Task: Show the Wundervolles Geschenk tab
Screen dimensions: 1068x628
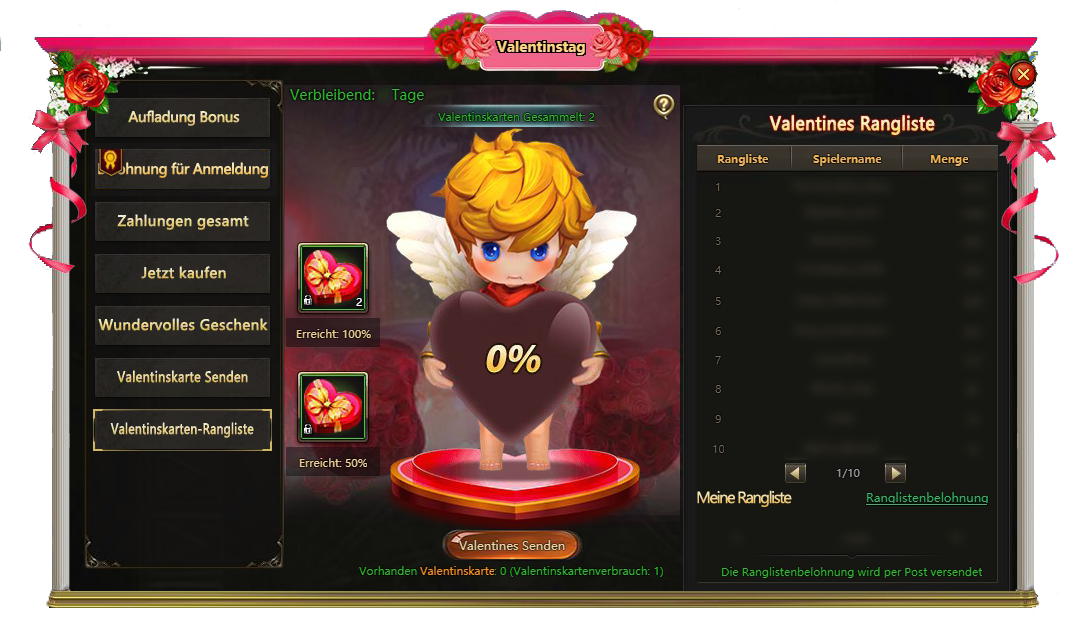Action: pos(183,325)
